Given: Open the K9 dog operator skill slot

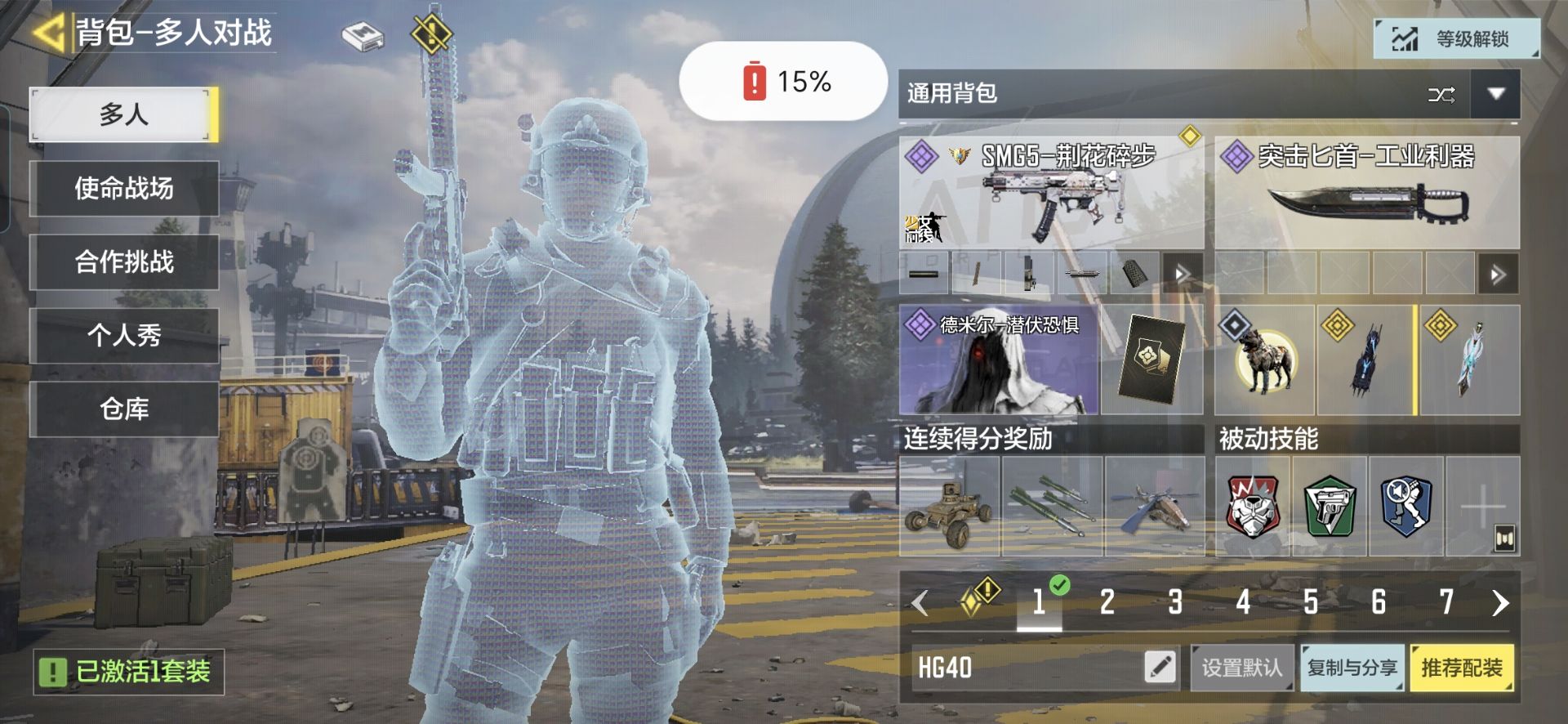Looking at the screenshot, I should point(1263,360).
